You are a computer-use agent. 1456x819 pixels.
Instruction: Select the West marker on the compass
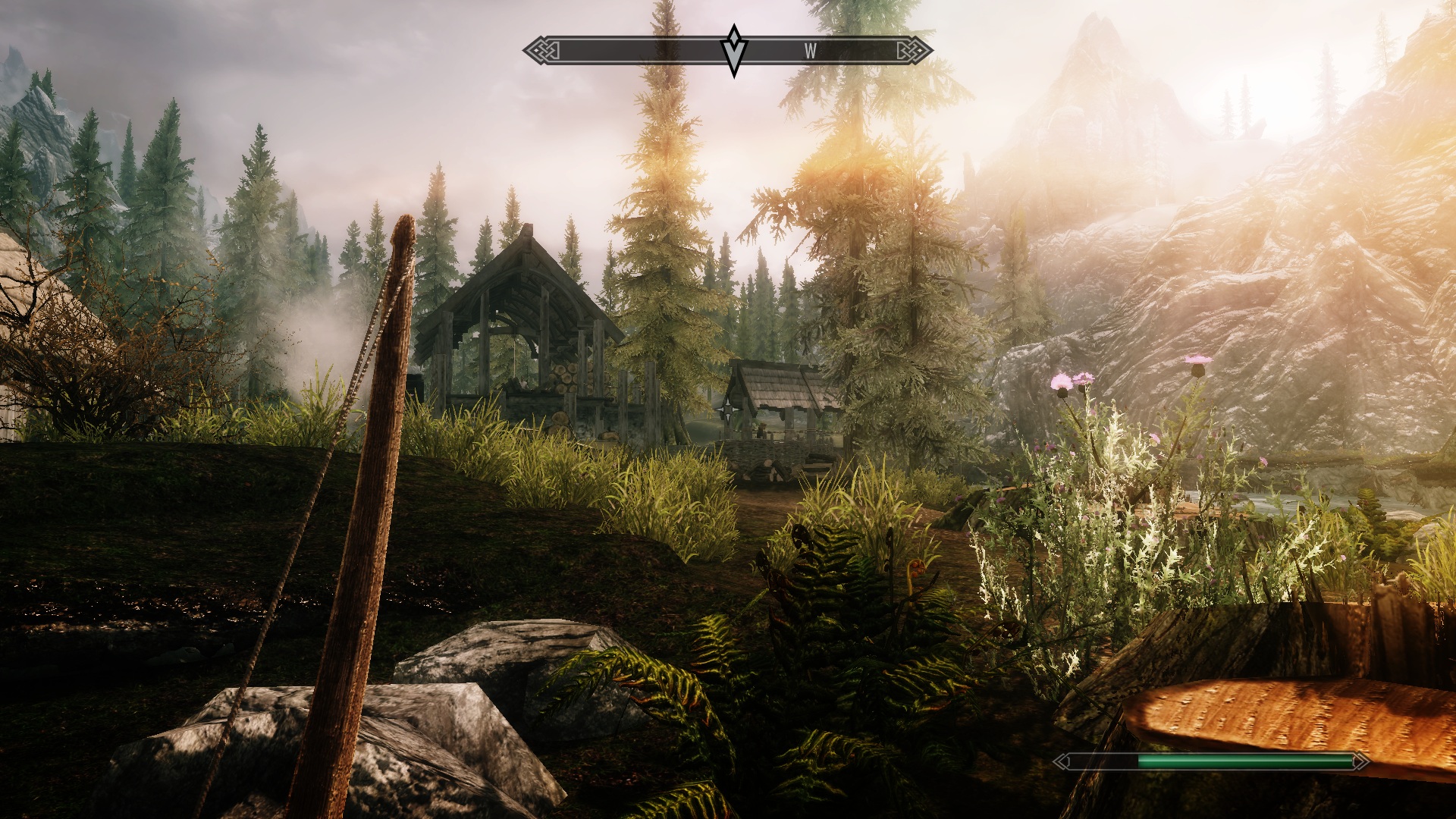click(811, 51)
